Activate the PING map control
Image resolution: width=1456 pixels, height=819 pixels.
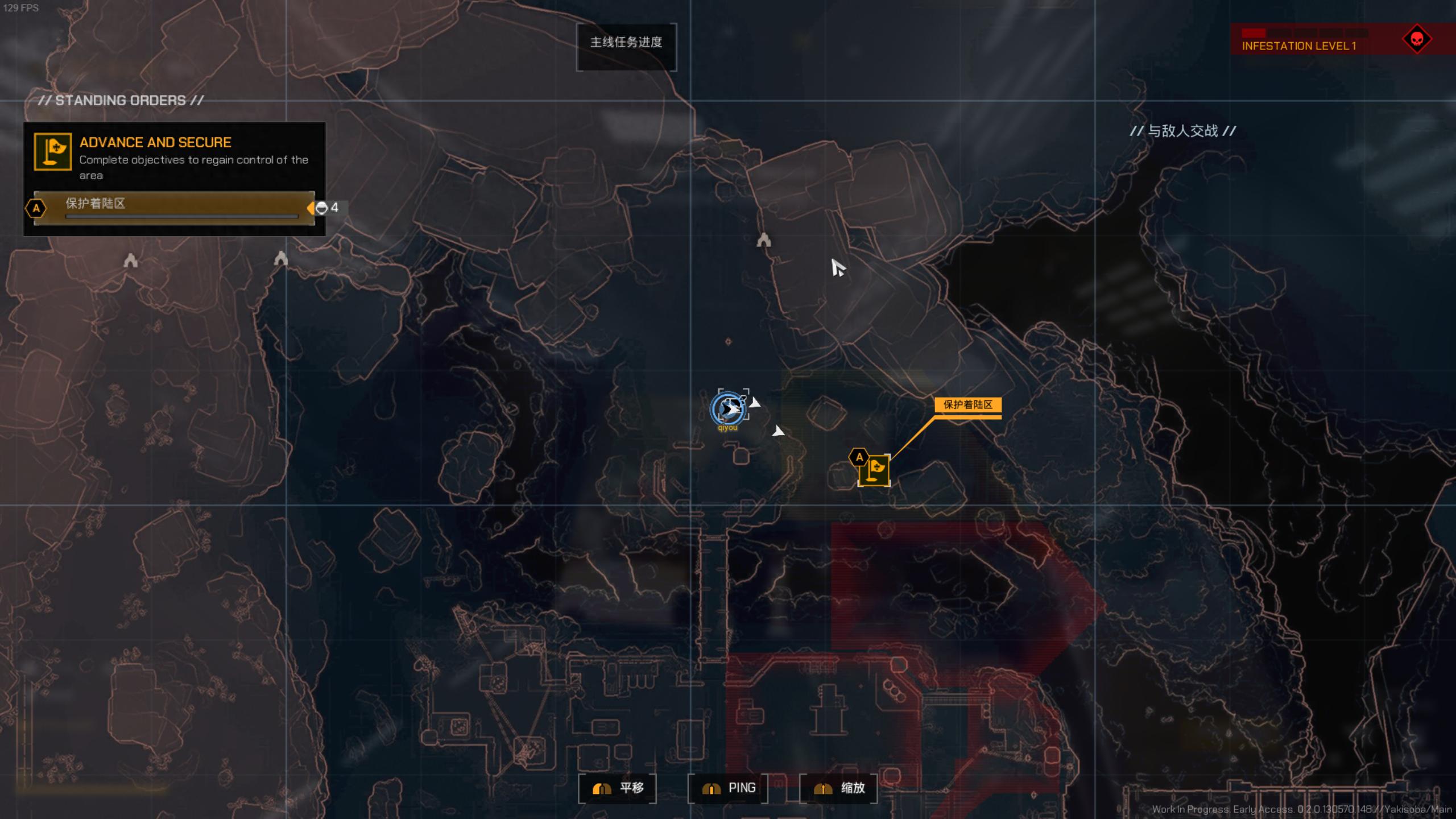pos(728,788)
